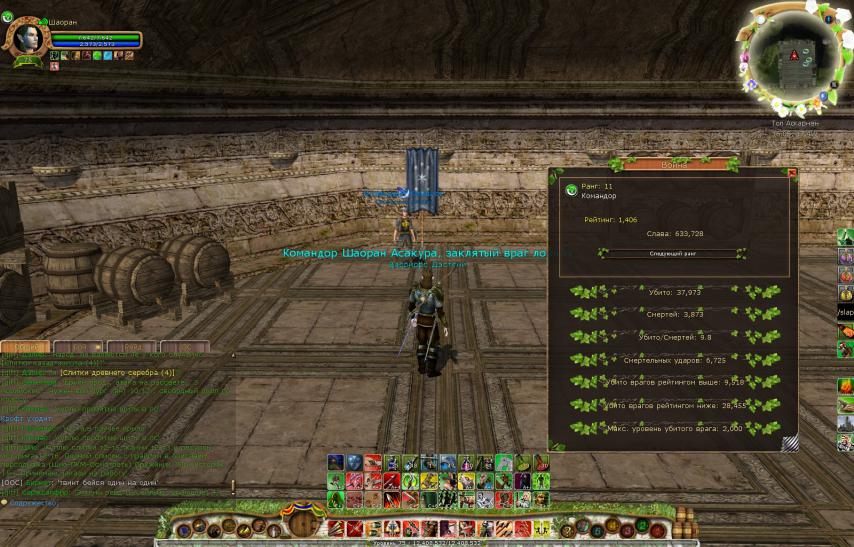Click the Следующий ранг progress bar
This screenshot has width=854, height=547.
tap(671, 254)
